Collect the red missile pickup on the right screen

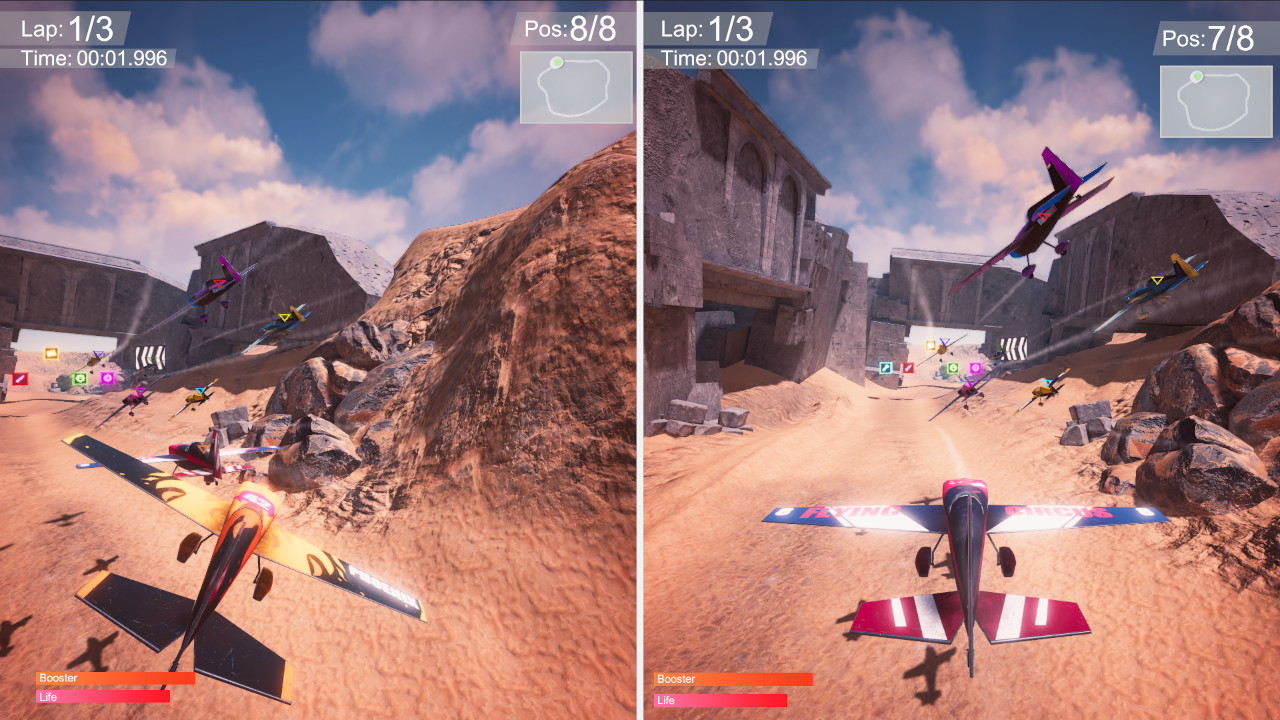pyautogui.click(x=908, y=368)
